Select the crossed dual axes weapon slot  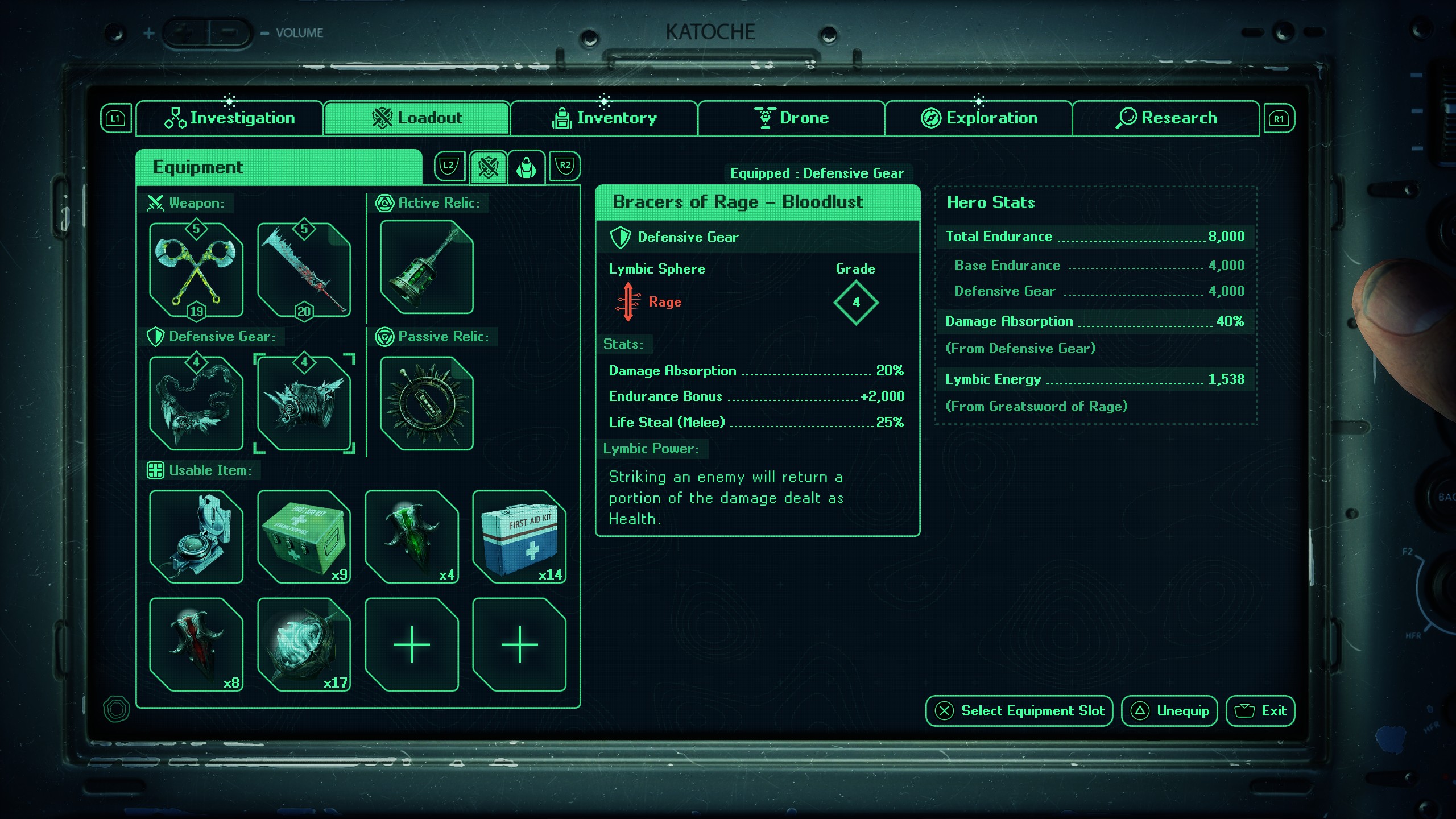[x=196, y=270]
